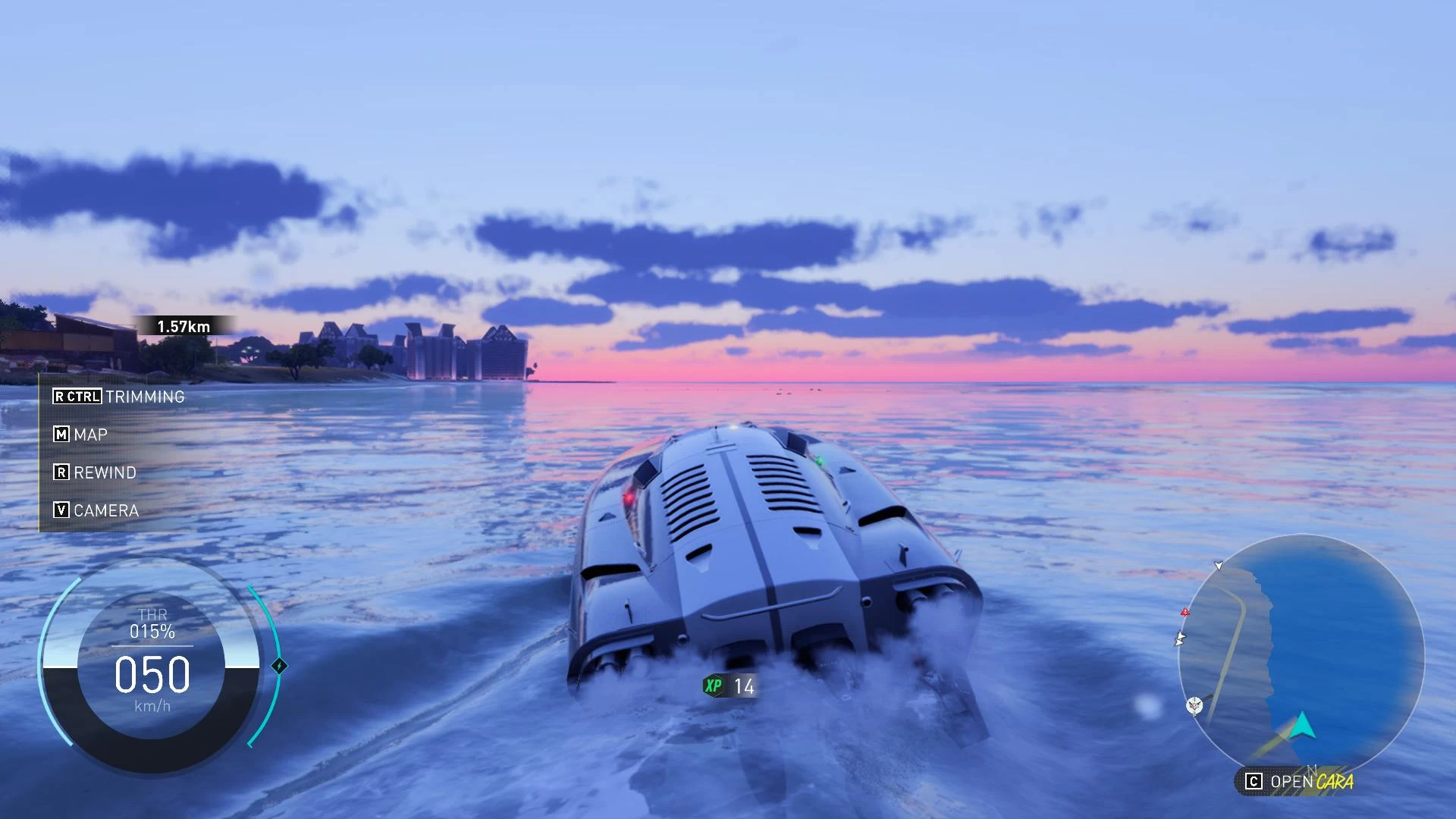The height and width of the screenshot is (819, 1456).
Task: Switch view with the Camera option
Action: point(96,510)
